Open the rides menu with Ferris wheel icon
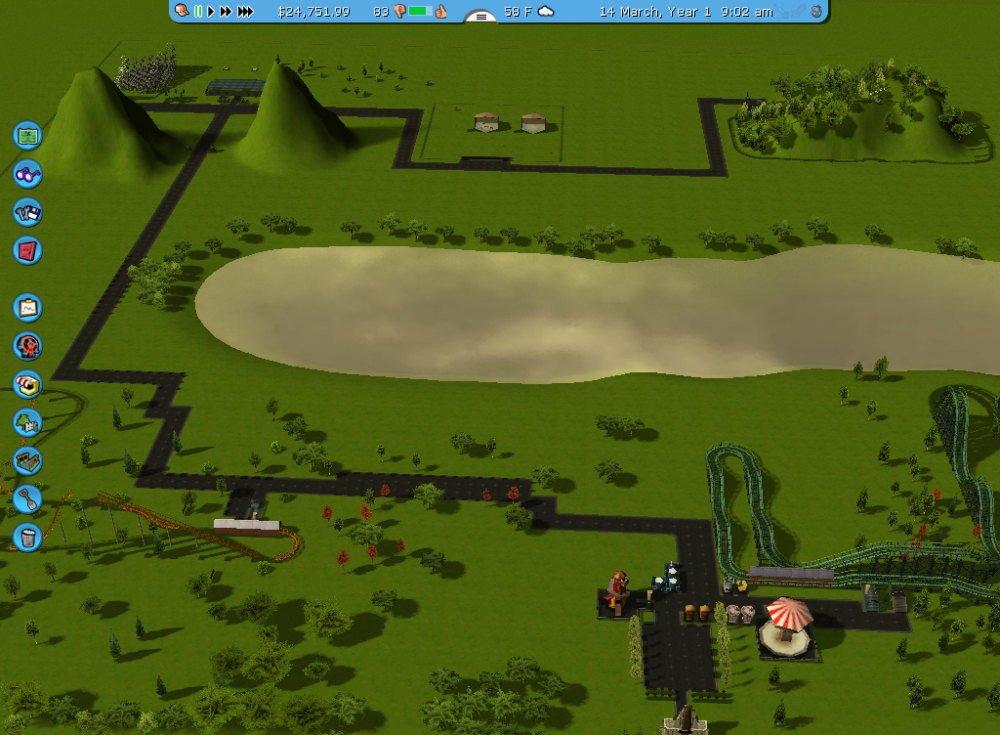Image resolution: width=1000 pixels, height=735 pixels. pyautogui.click(x=27, y=346)
